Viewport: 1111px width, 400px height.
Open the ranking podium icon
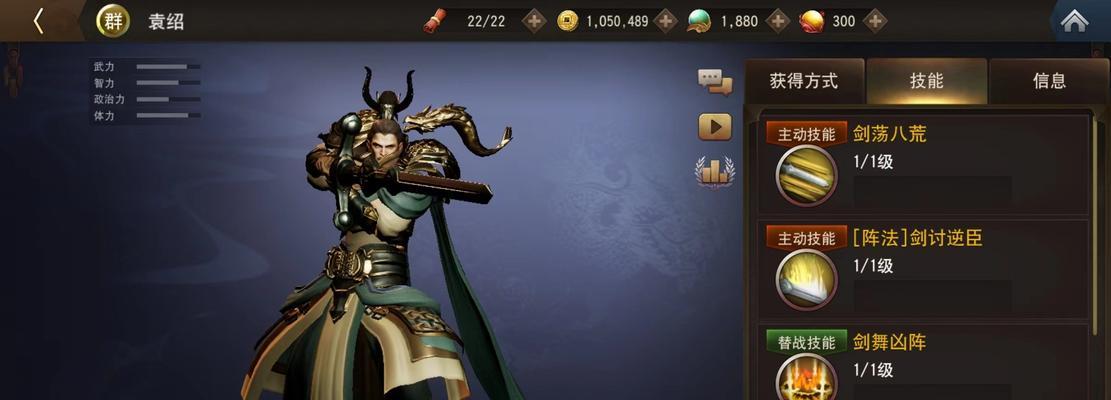point(715,172)
